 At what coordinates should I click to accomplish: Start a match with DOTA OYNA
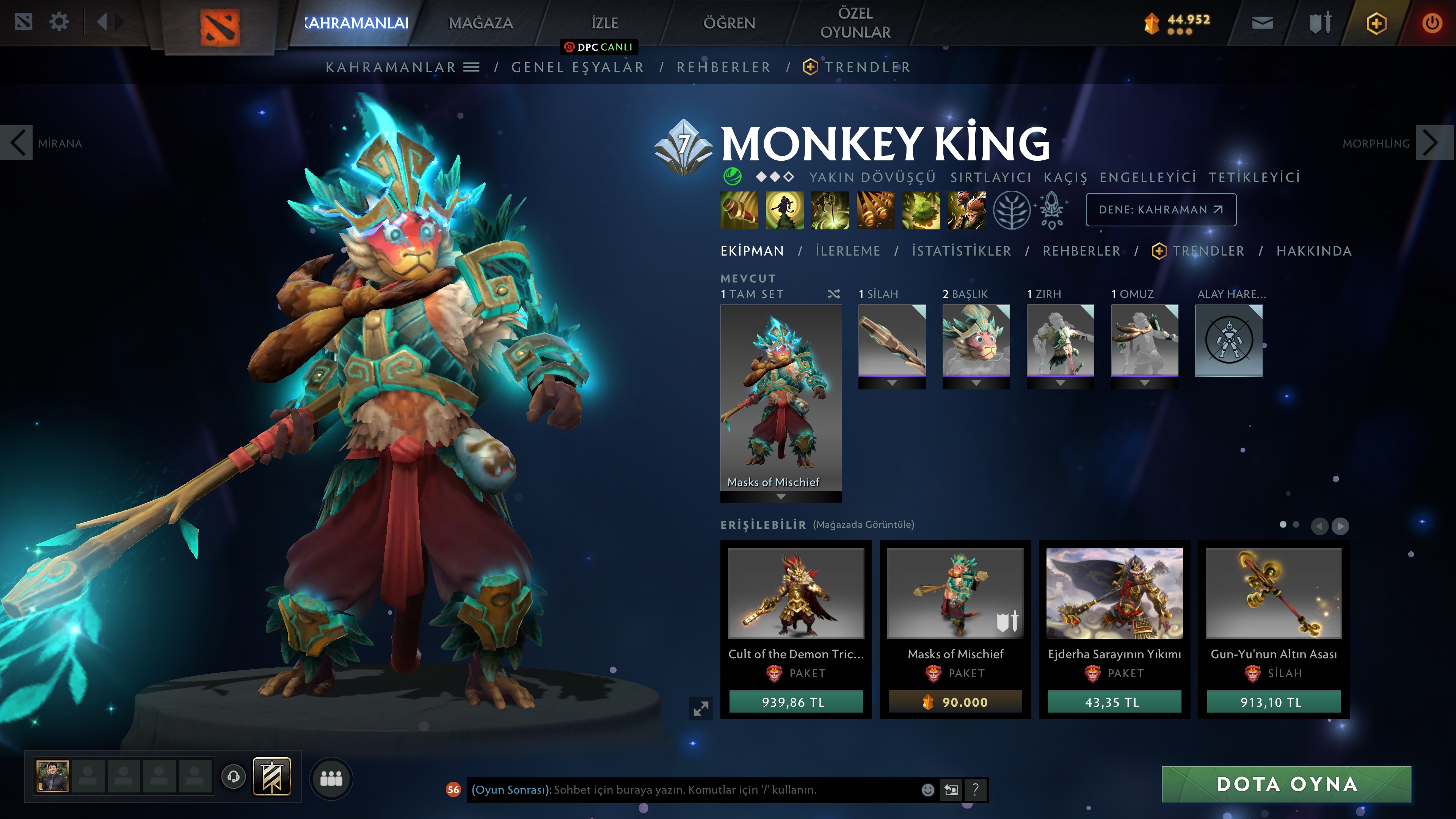pyautogui.click(x=1286, y=784)
